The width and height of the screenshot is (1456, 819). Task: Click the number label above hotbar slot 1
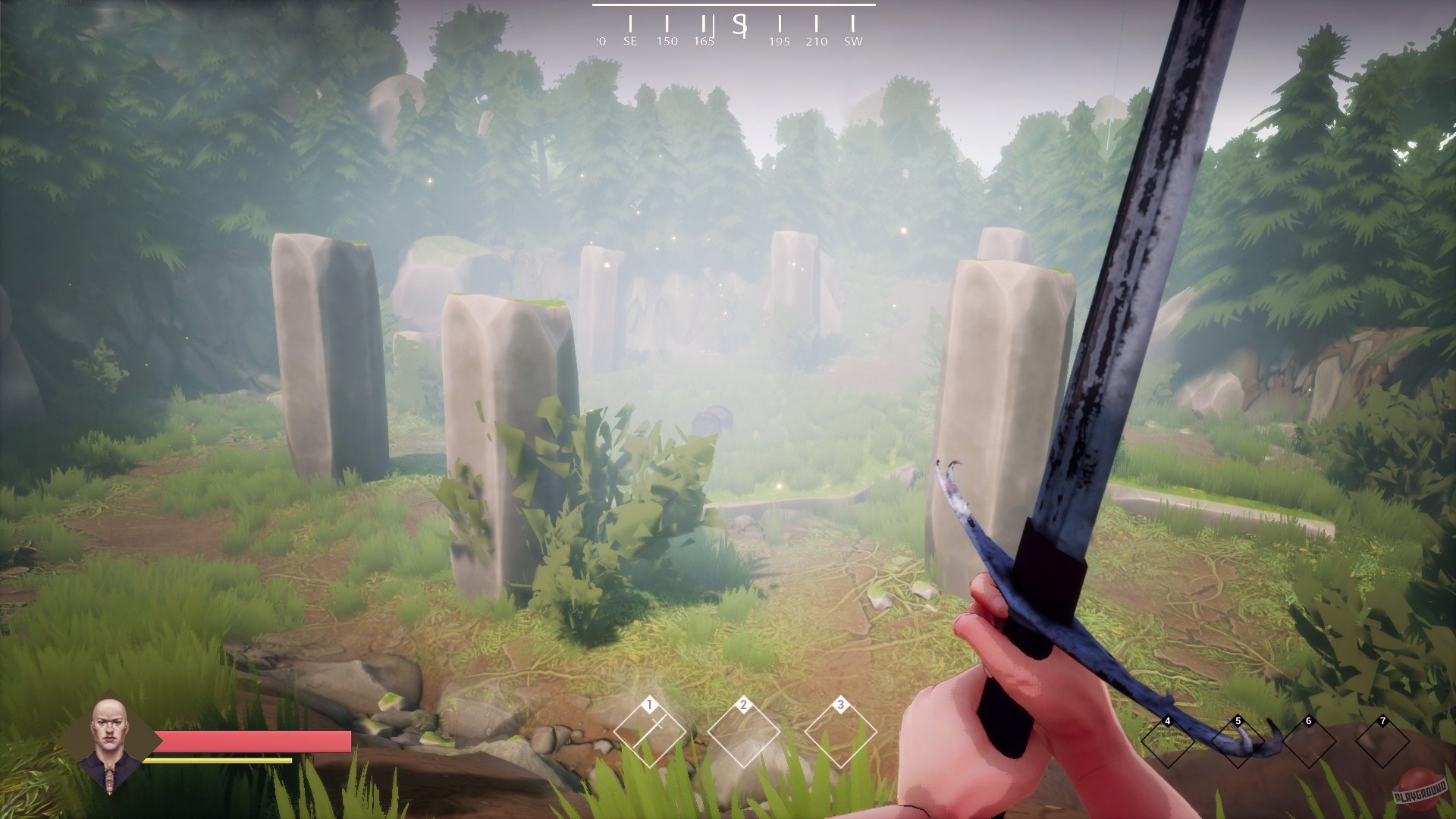pyautogui.click(x=648, y=705)
